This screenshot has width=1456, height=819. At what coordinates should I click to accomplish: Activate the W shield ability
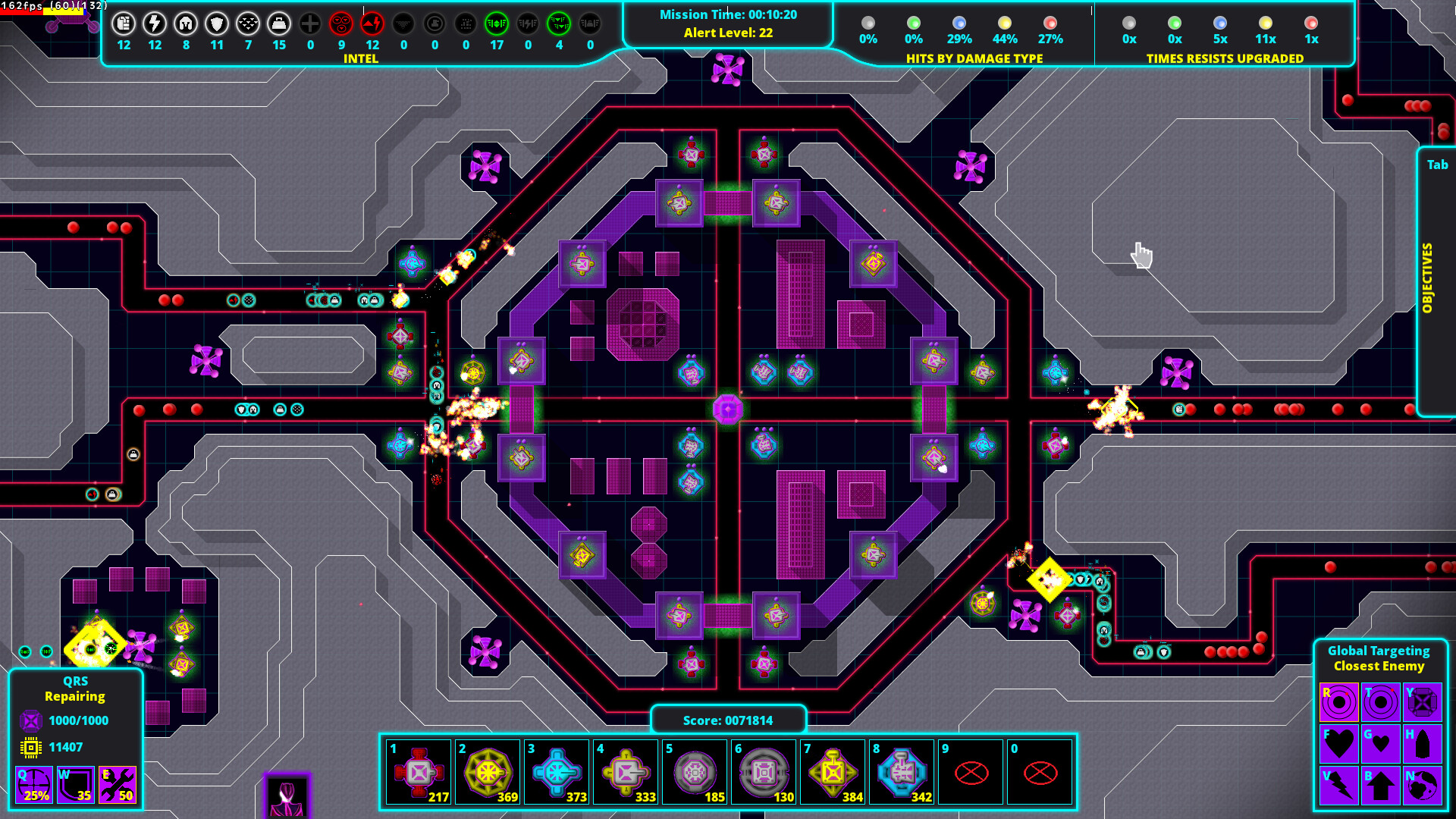coord(76,785)
